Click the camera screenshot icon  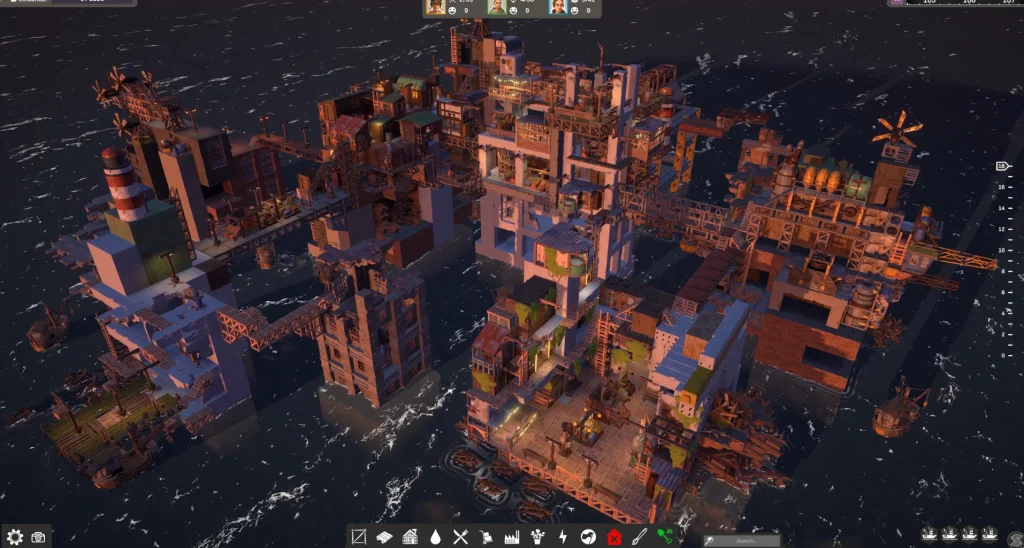(38, 537)
